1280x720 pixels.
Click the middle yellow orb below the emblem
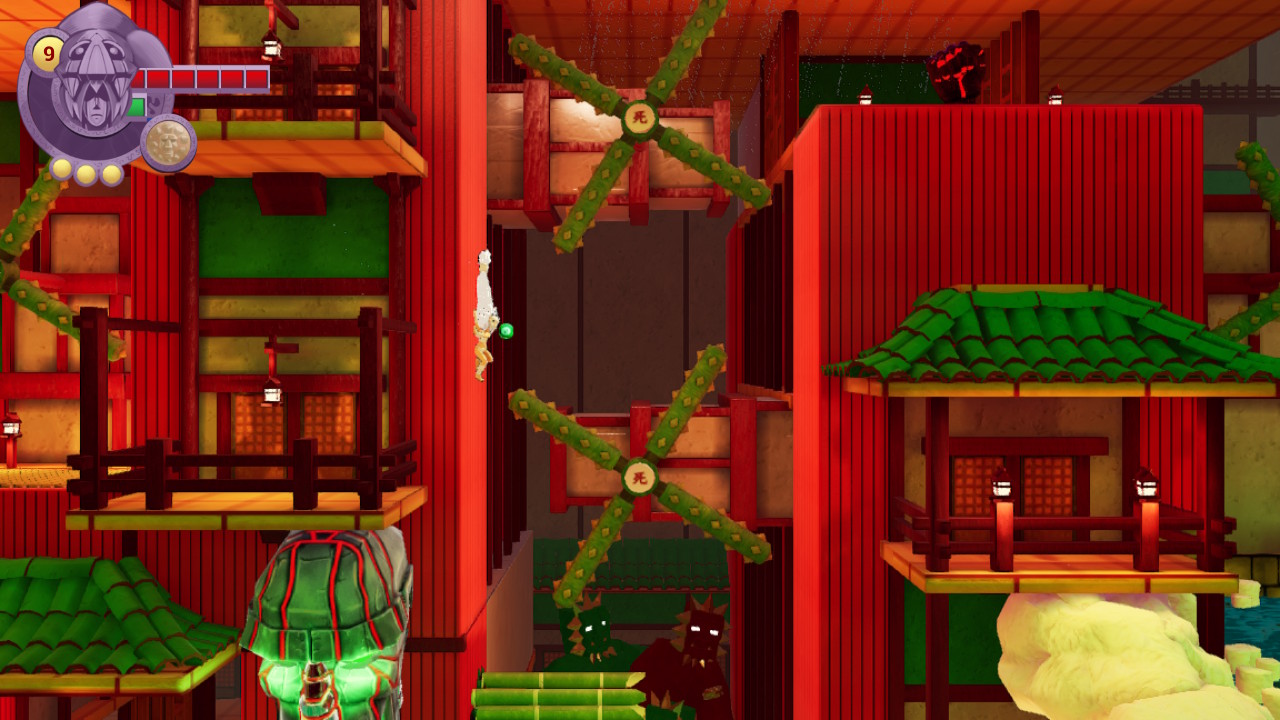[86, 174]
